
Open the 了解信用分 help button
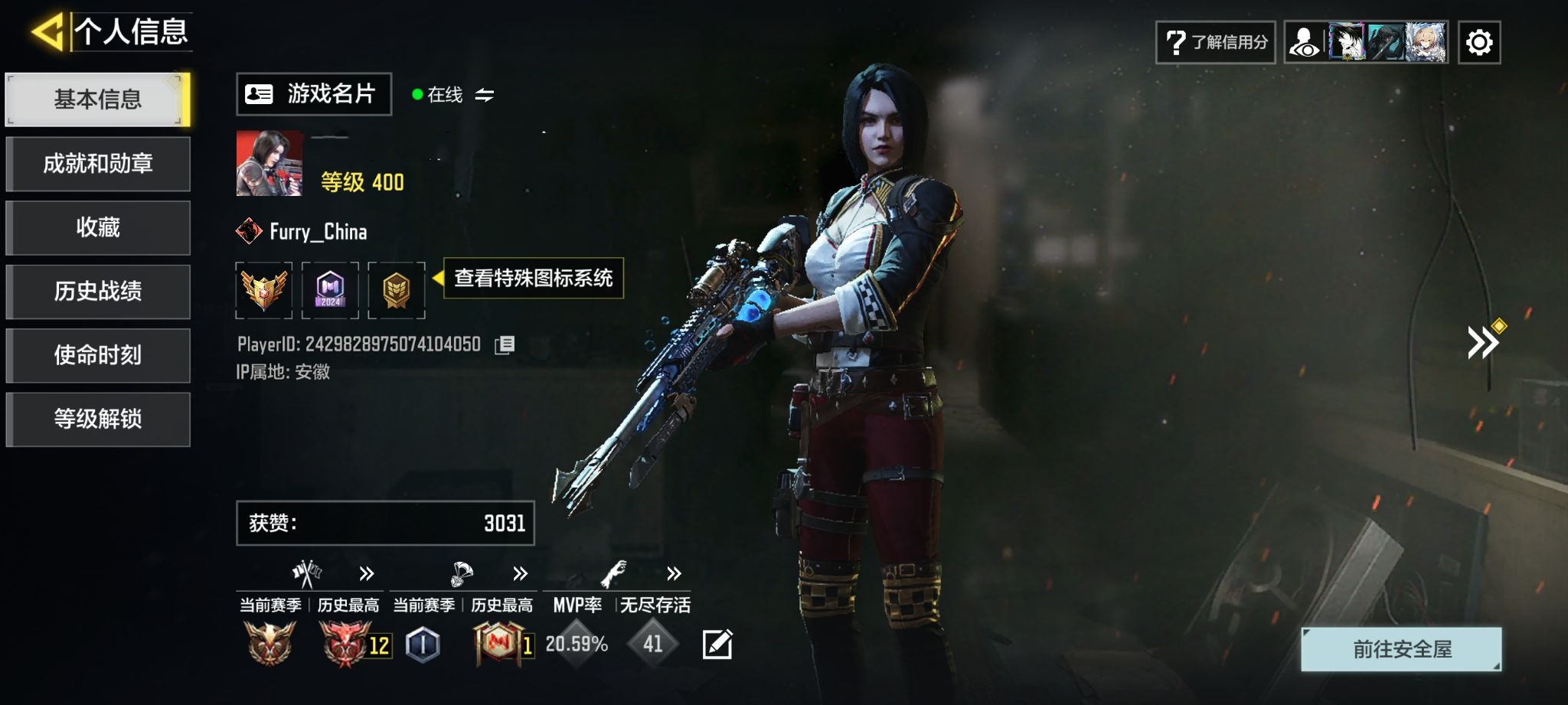click(x=1215, y=42)
